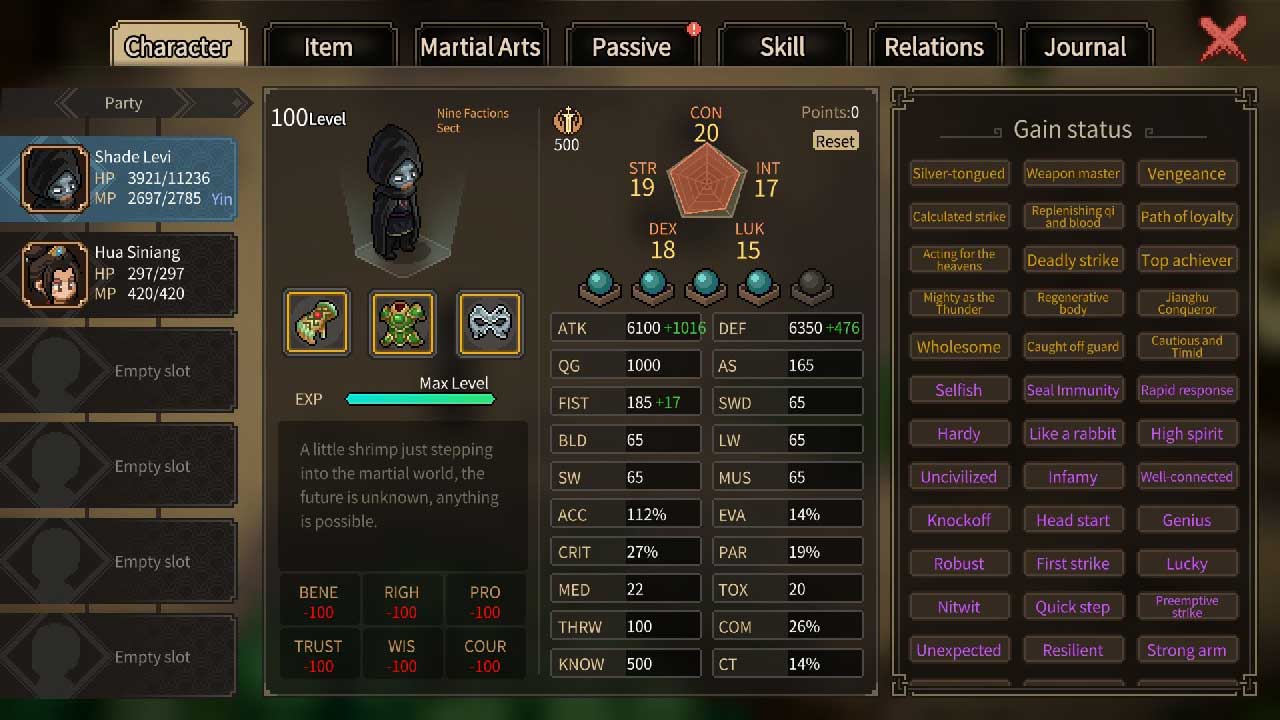Reset the attribute points
The image size is (1280, 720).
835,141
